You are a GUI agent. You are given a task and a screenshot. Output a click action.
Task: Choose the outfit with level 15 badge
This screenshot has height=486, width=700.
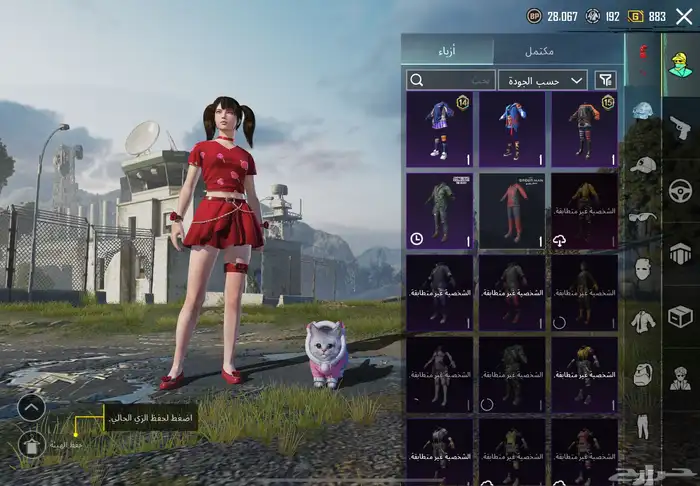(585, 129)
